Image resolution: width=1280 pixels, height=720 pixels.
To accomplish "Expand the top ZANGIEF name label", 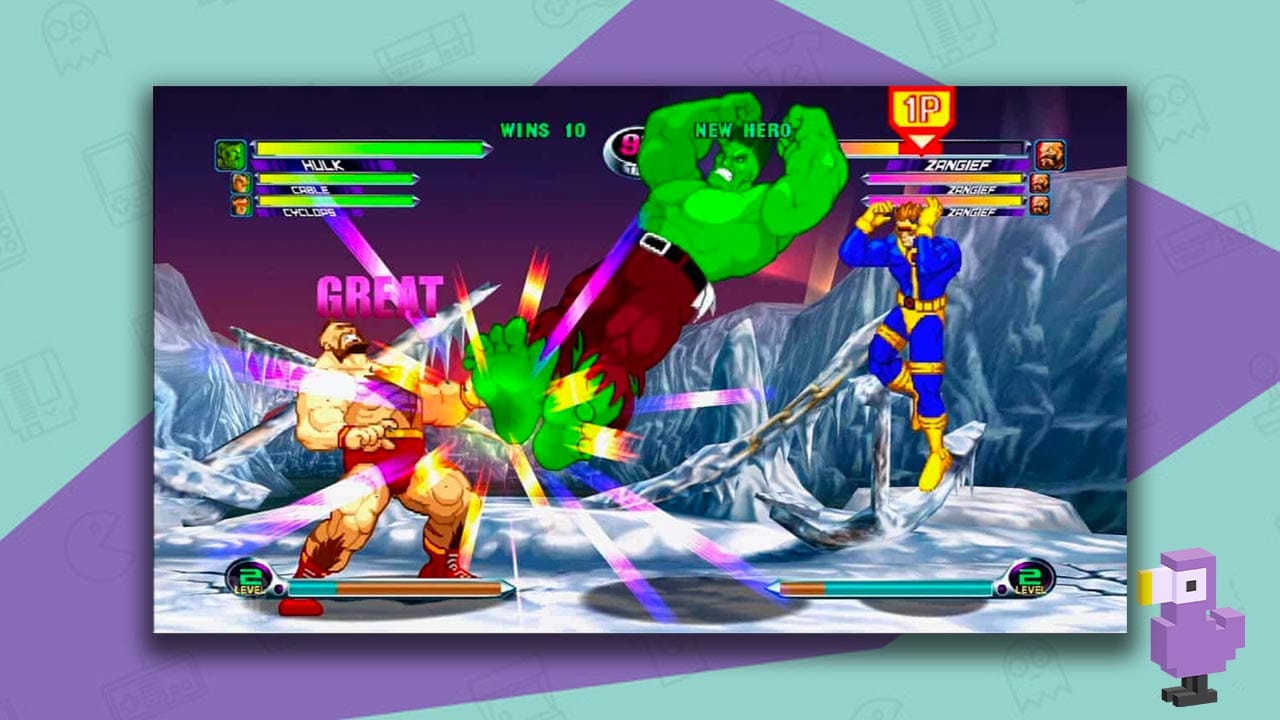I will [958, 165].
